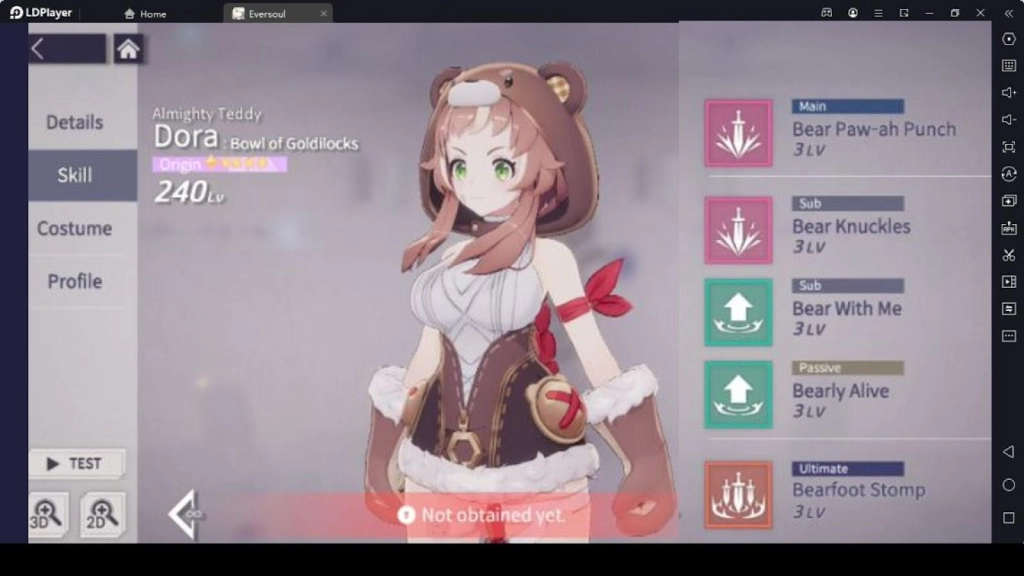The image size is (1024, 576).
Task: Open the Bearfoot Stomp ultimate skill
Action: (738, 494)
